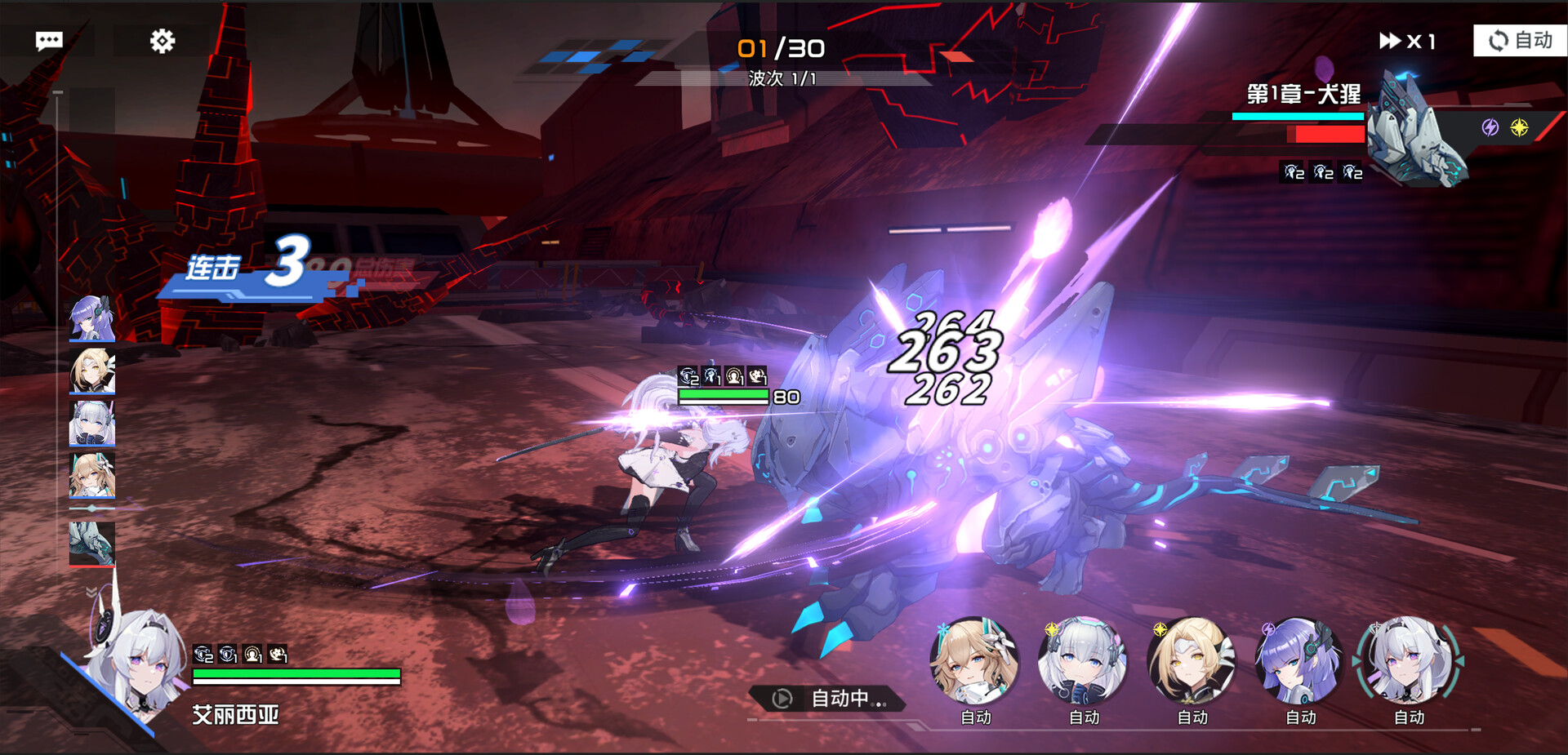The width and height of the screenshot is (1568, 755).
Task: Select the silver-haired headphone girl's skill portrait
Action: pos(1083,661)
